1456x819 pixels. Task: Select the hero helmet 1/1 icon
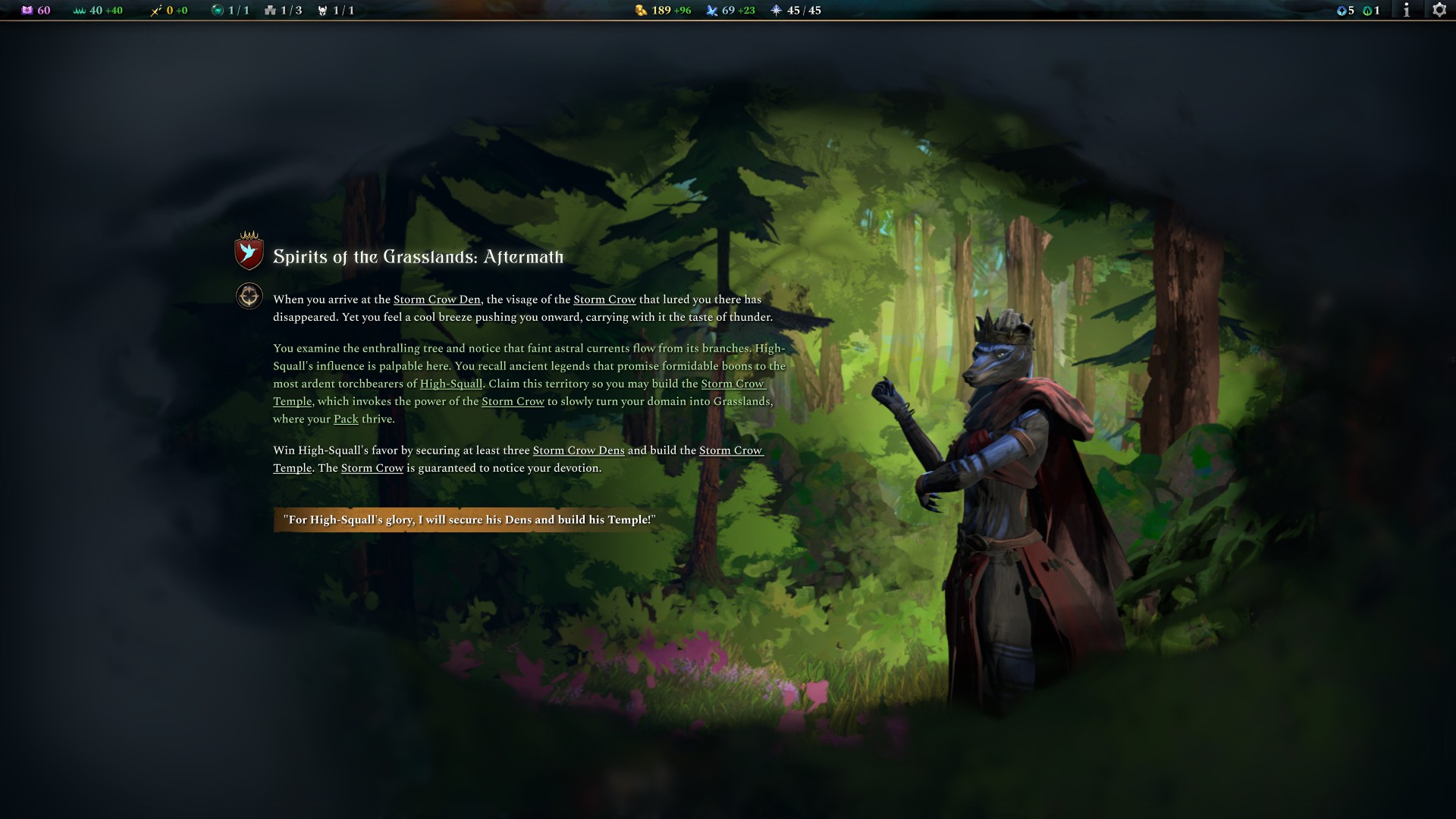point(322,11)
